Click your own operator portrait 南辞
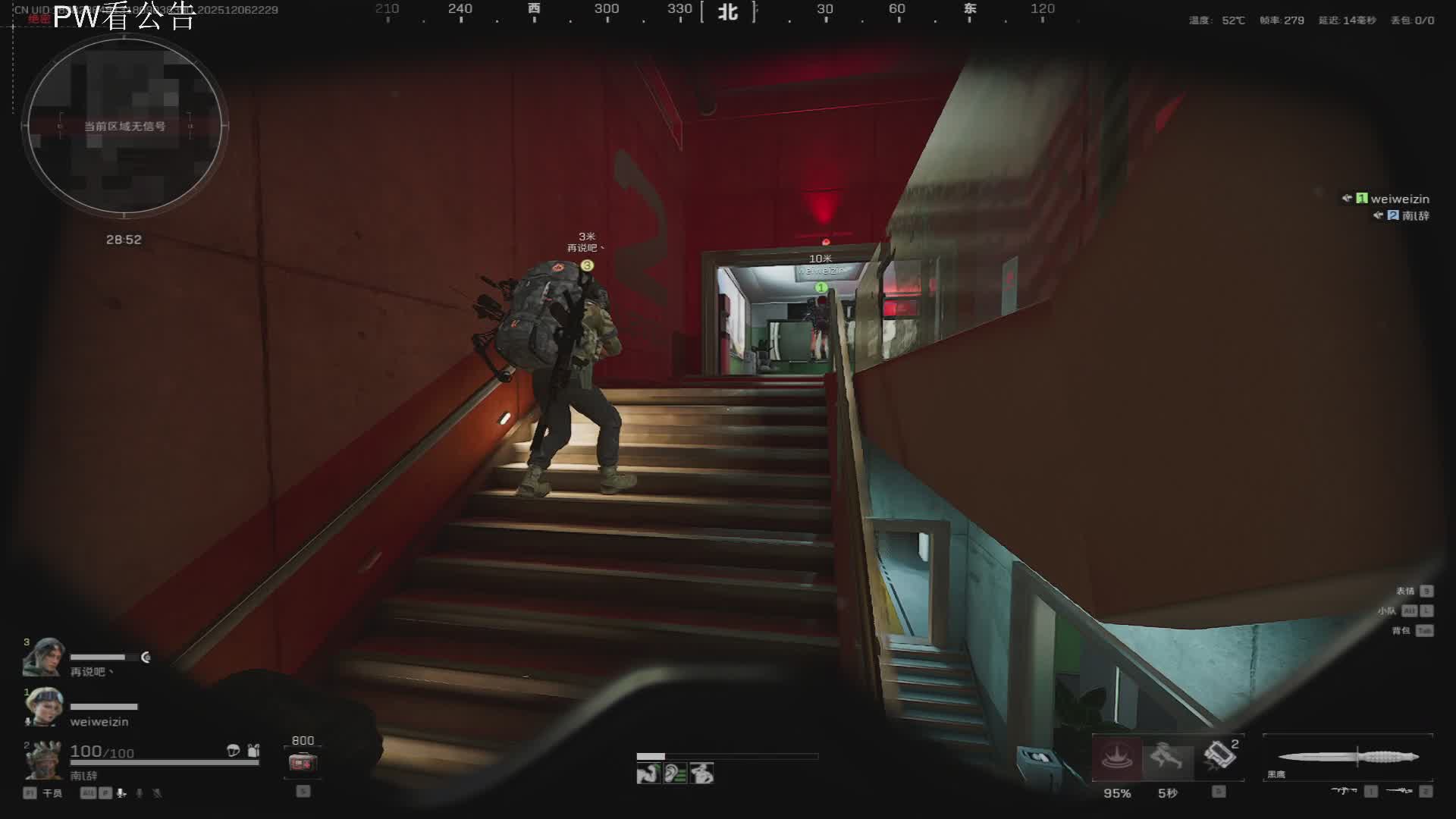 pos(43,760)
